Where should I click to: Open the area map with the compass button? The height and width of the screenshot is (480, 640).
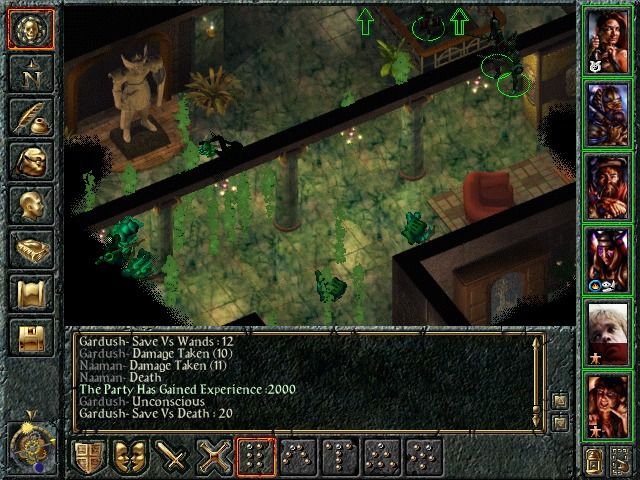coord(30,73)
